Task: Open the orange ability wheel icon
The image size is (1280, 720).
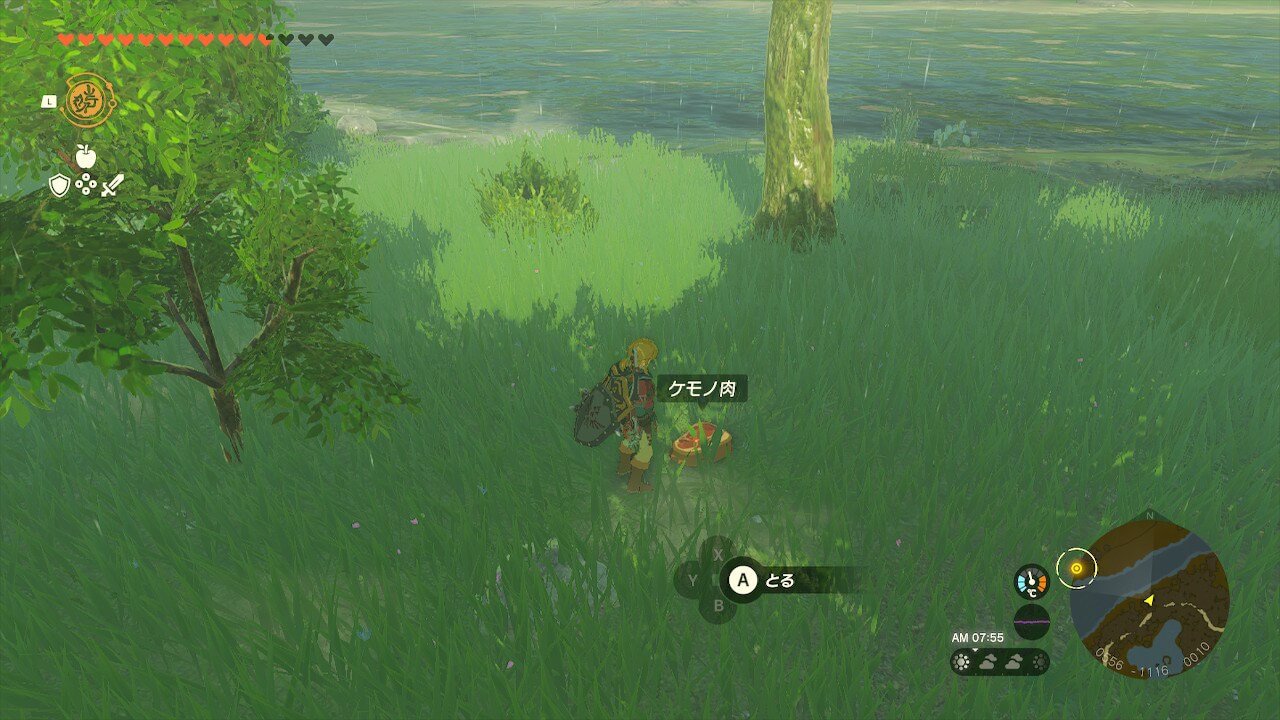Action: 87,100
